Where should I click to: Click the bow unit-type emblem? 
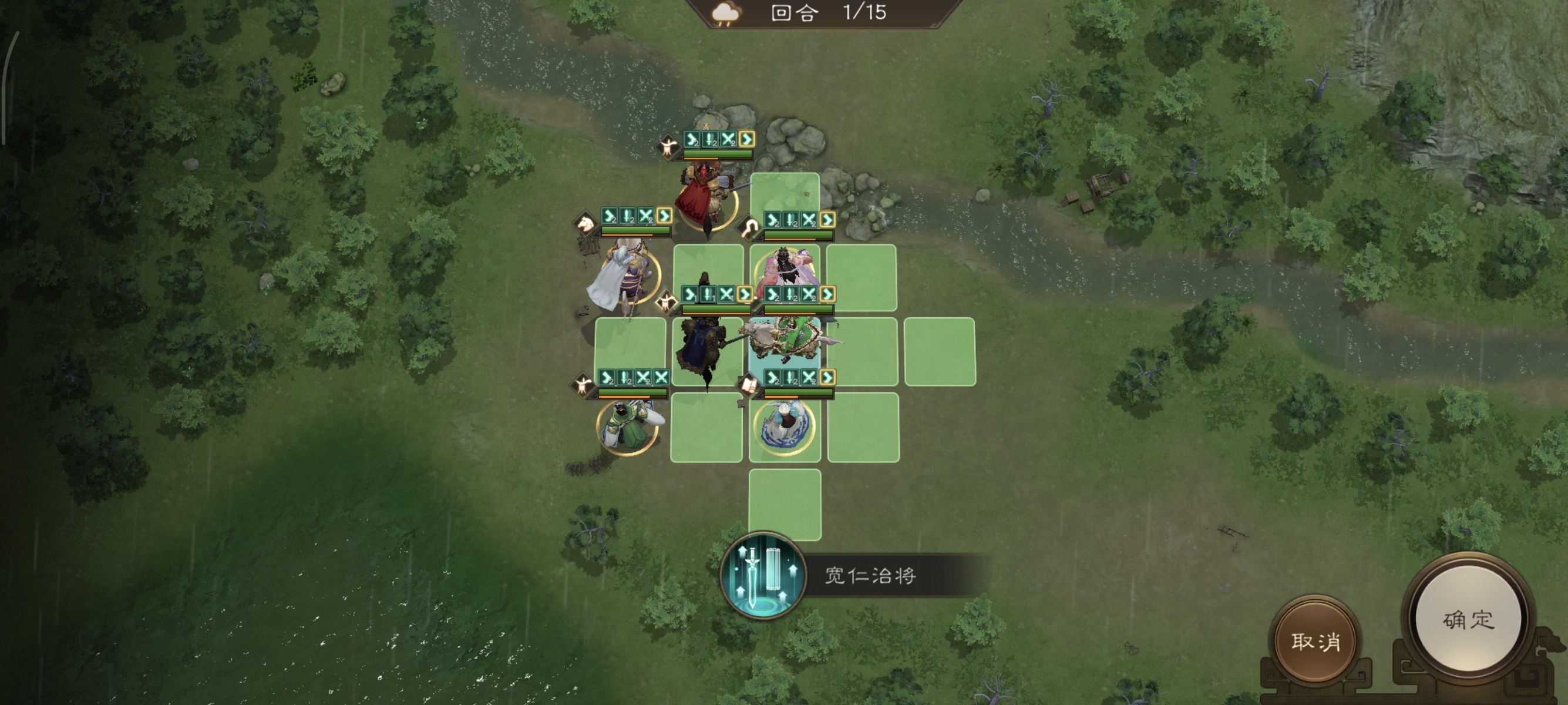[x=749, y=226]
